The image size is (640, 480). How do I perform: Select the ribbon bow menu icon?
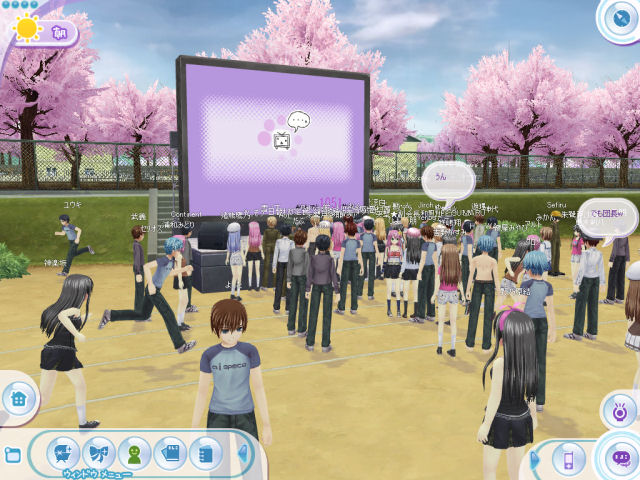[99, 452]
